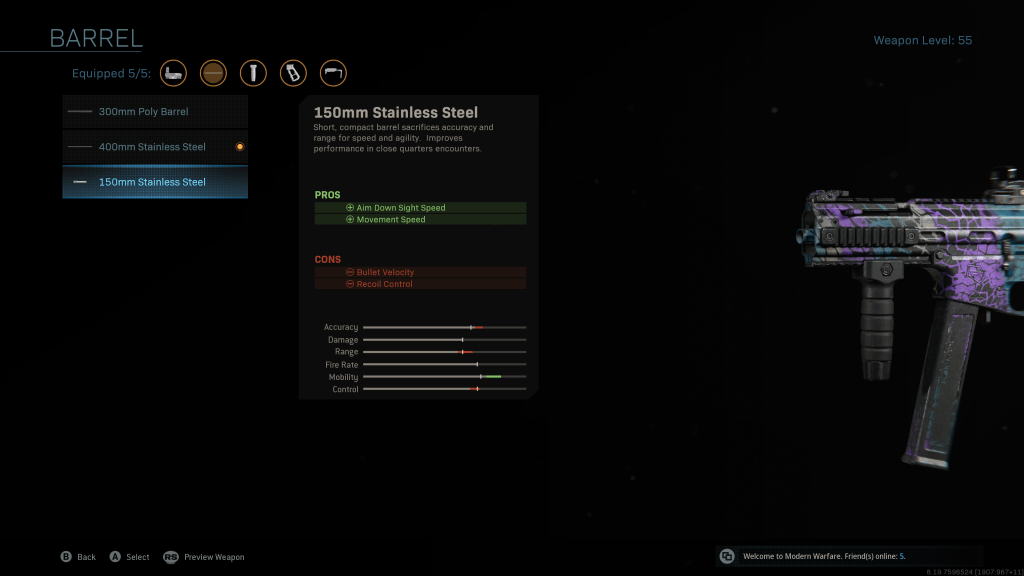Go back using the Back button
Viewport: 1024px width, 576px height.
point(78,557)
